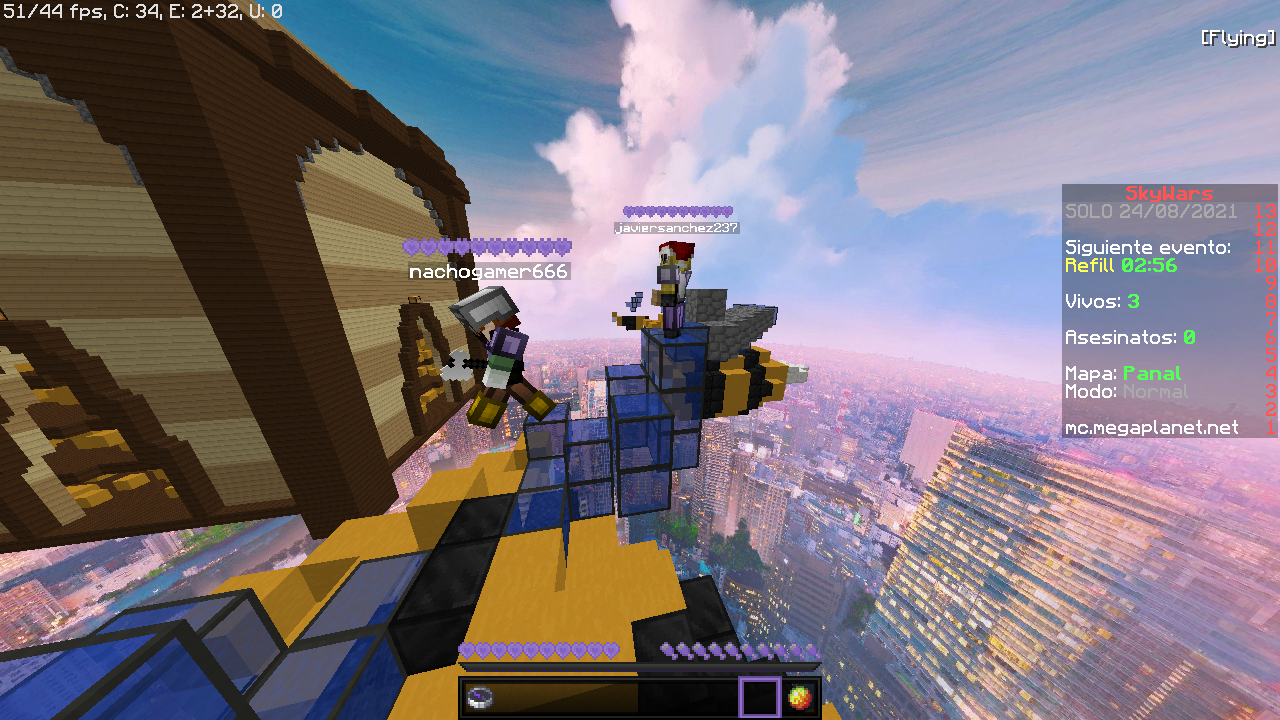Select the compass in the hotbar
Viewport: 1280px width, 720px height.
[480, 697]
